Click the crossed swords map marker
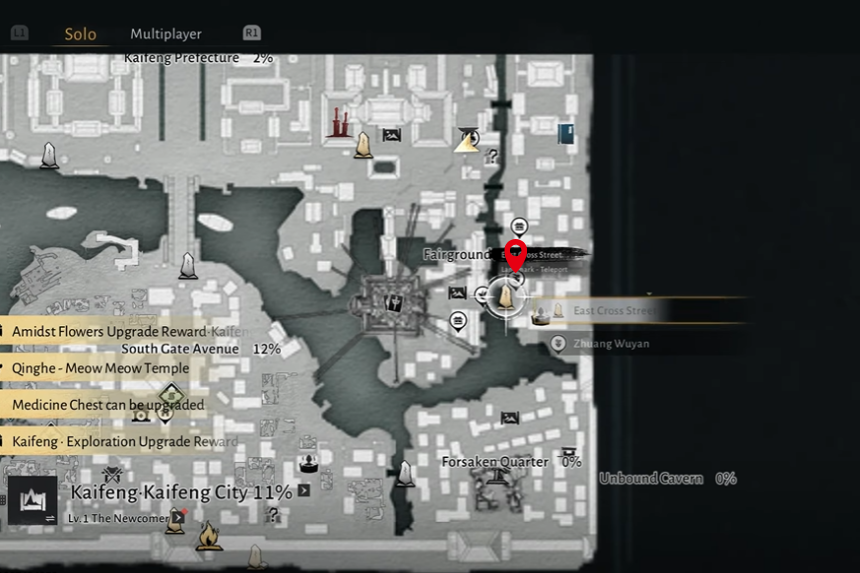Screen dimensions: 860x573 pos(111,474)
